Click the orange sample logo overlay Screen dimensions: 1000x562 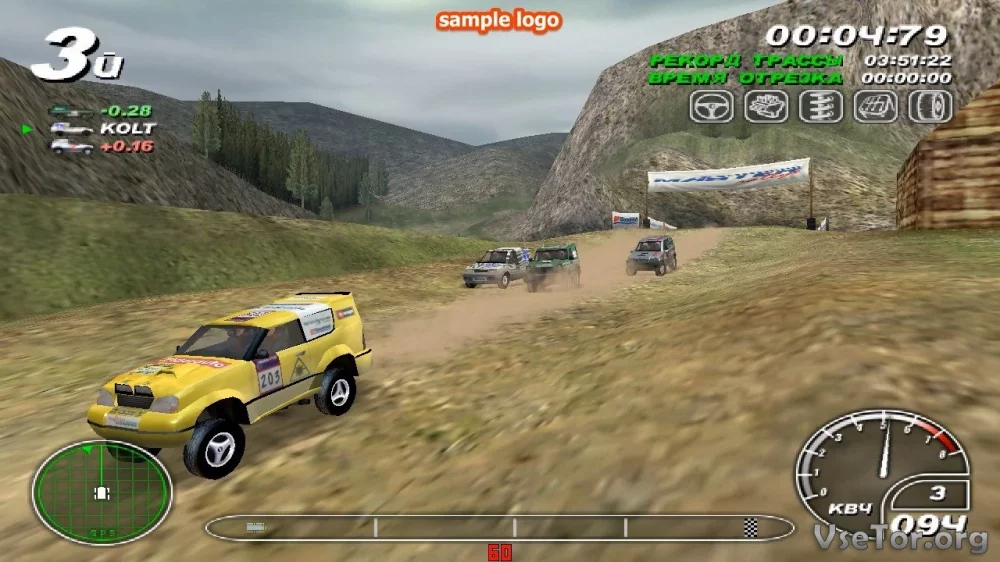coord(499,20)
